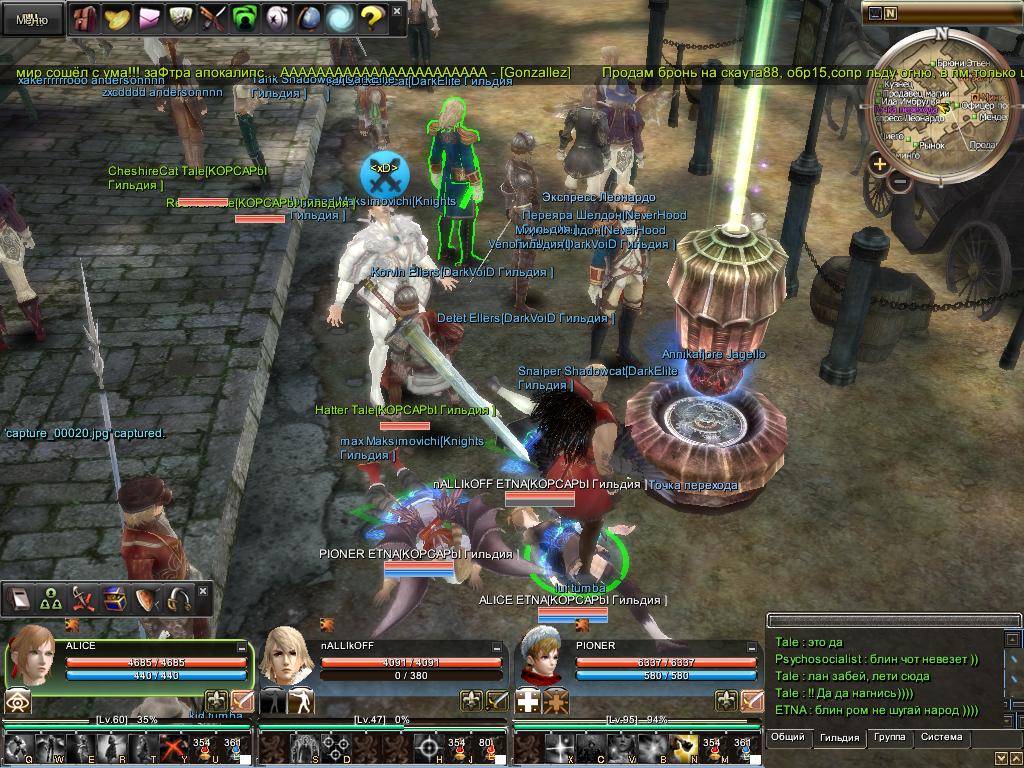Open the Меню button
1024x768 pixels.
pos(30,18)
